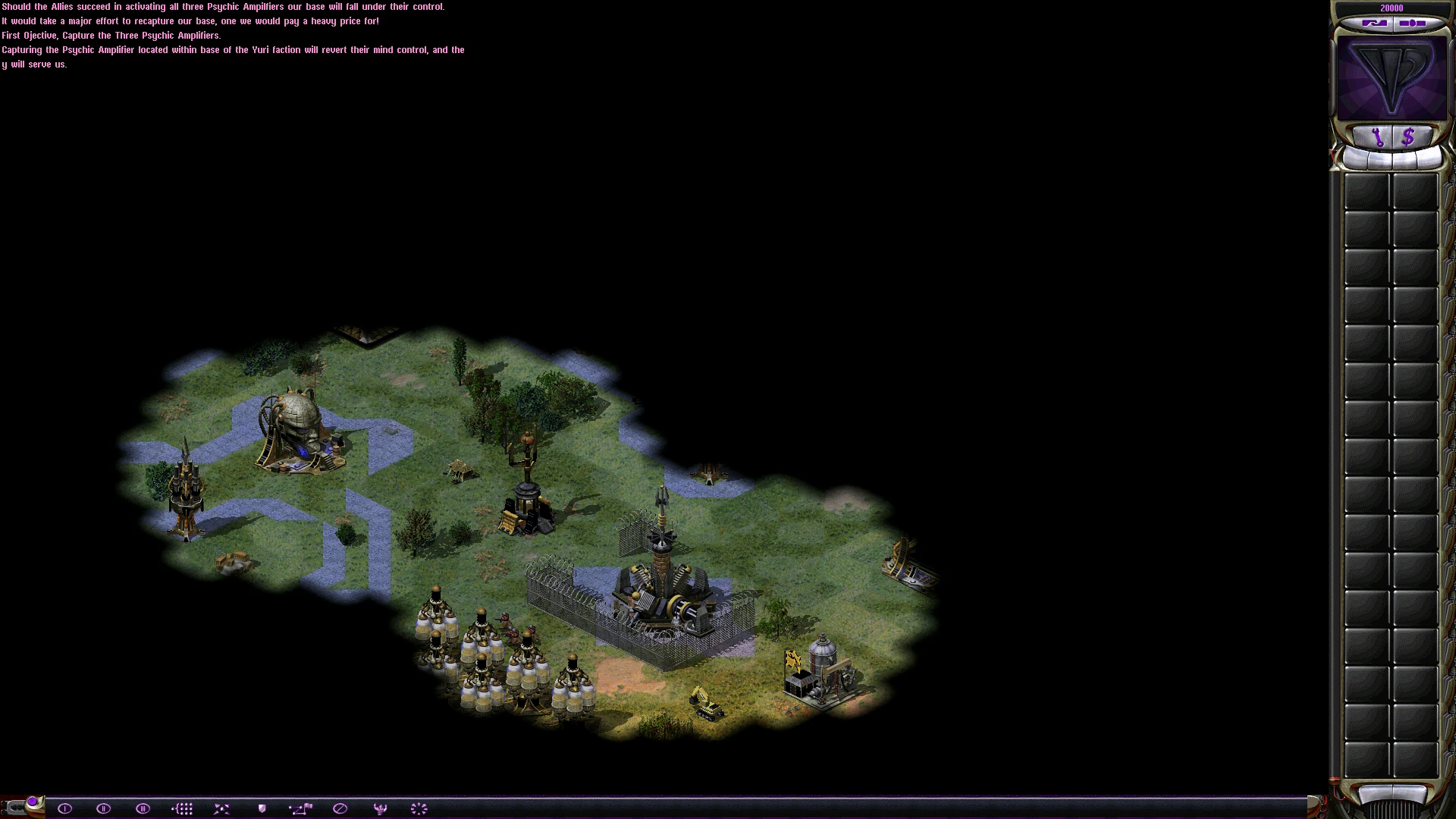Activate the shield guard command
Viewport: 1456px width, 819px height.
(x=262, y=808)
